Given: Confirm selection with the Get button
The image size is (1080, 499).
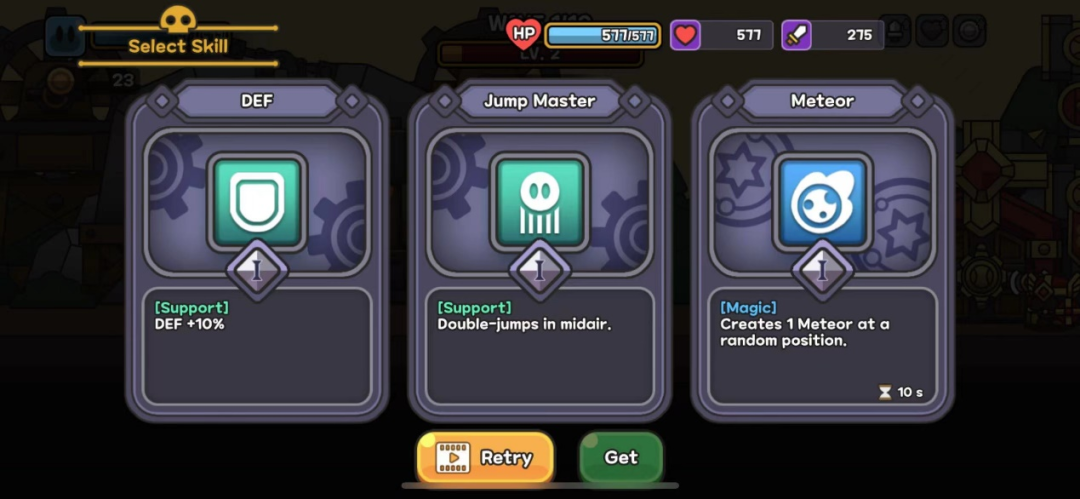Looking at the screenshot, I should tap(621, 458).
